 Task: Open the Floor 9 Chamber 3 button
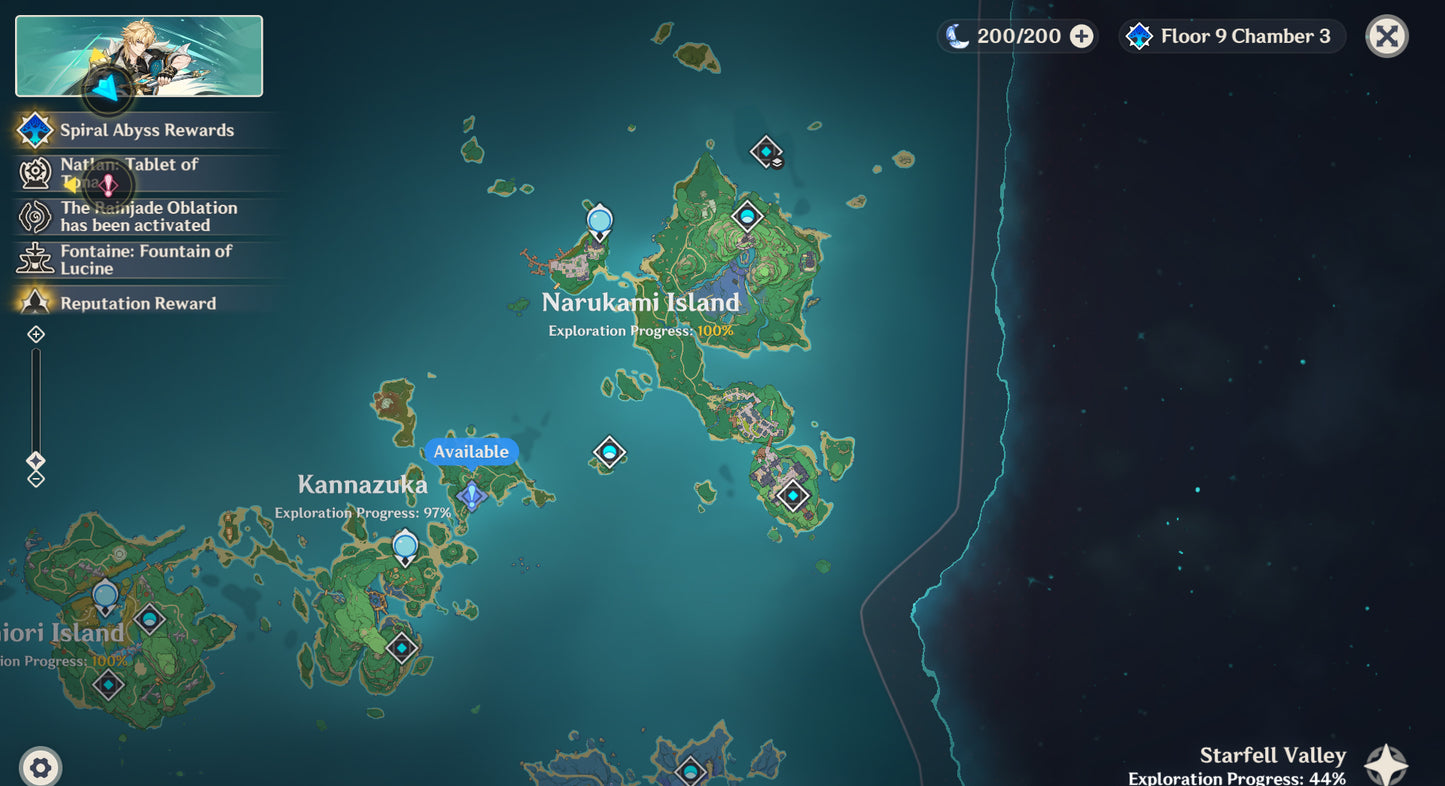click(x=1232, y=37)
